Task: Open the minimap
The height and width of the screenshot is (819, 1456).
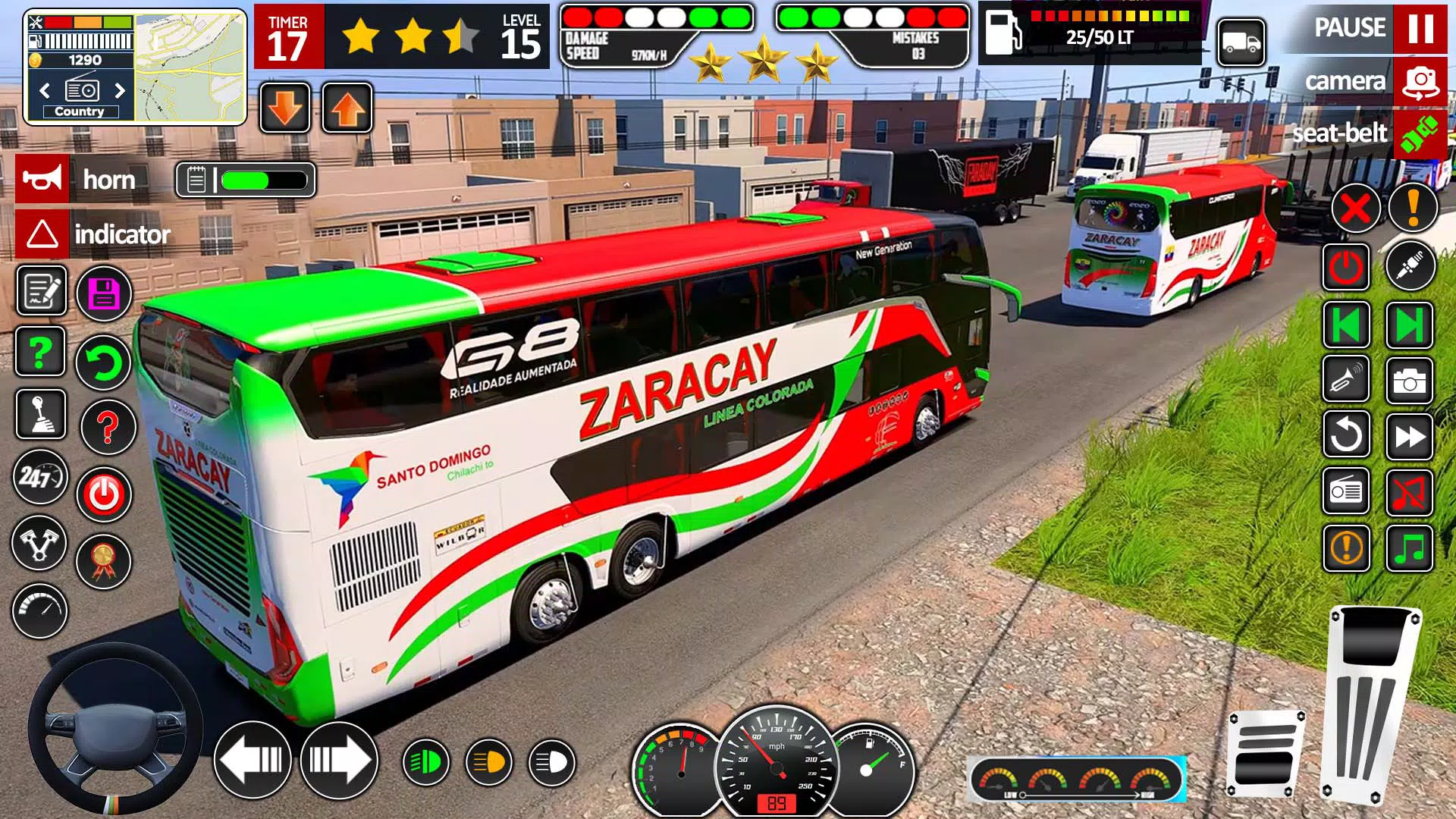Action: click(190, 68)
